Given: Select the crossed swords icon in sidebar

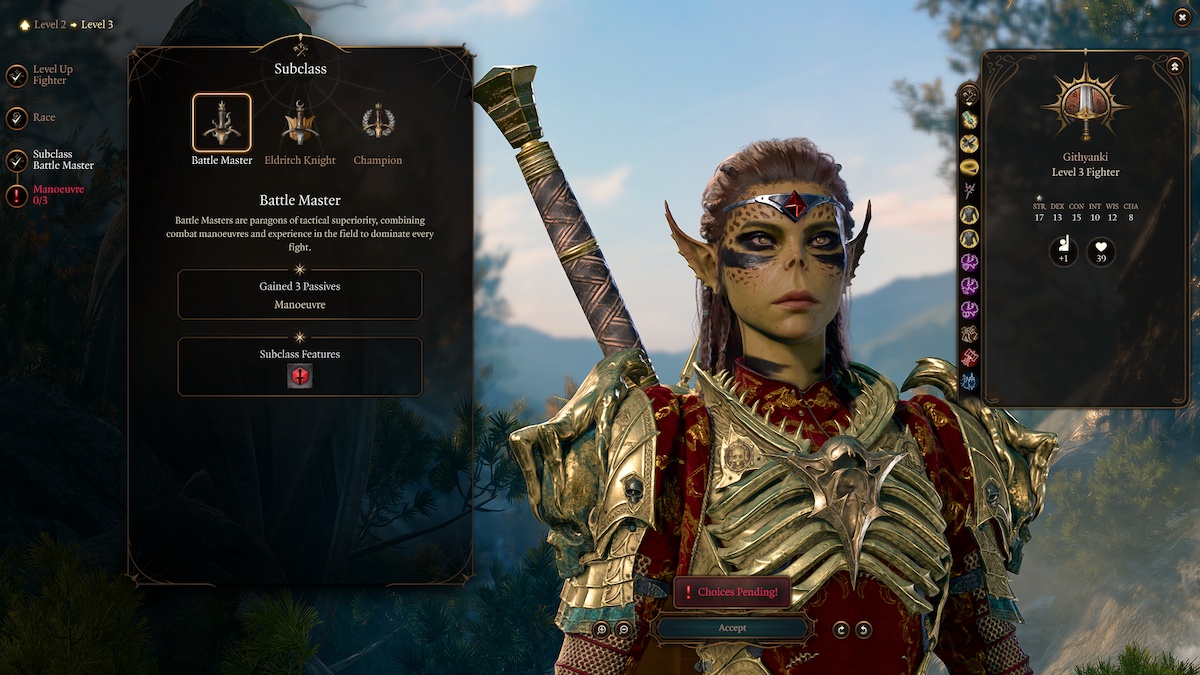Looking at the screenshot, I should 969,143.
